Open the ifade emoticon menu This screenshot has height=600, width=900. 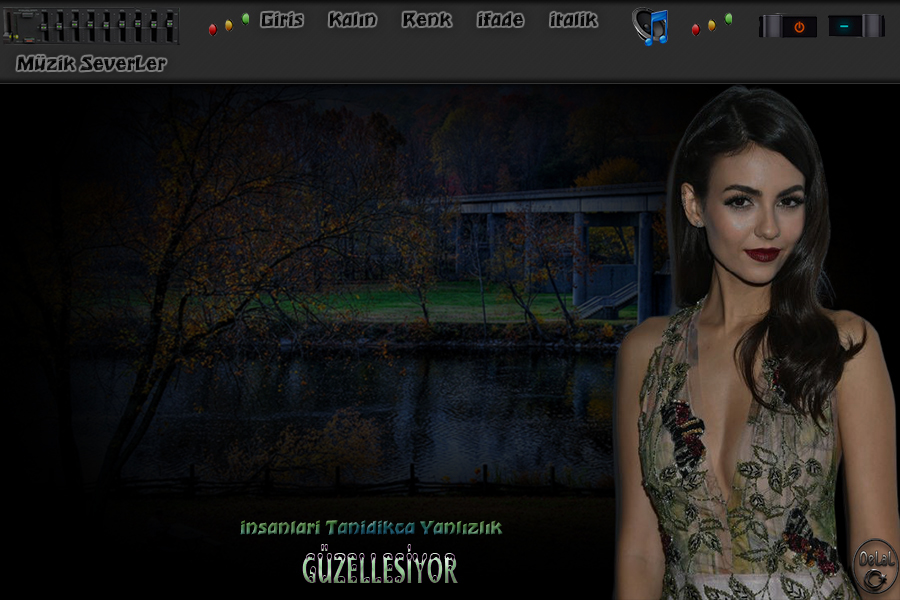(x=500, y=20)
